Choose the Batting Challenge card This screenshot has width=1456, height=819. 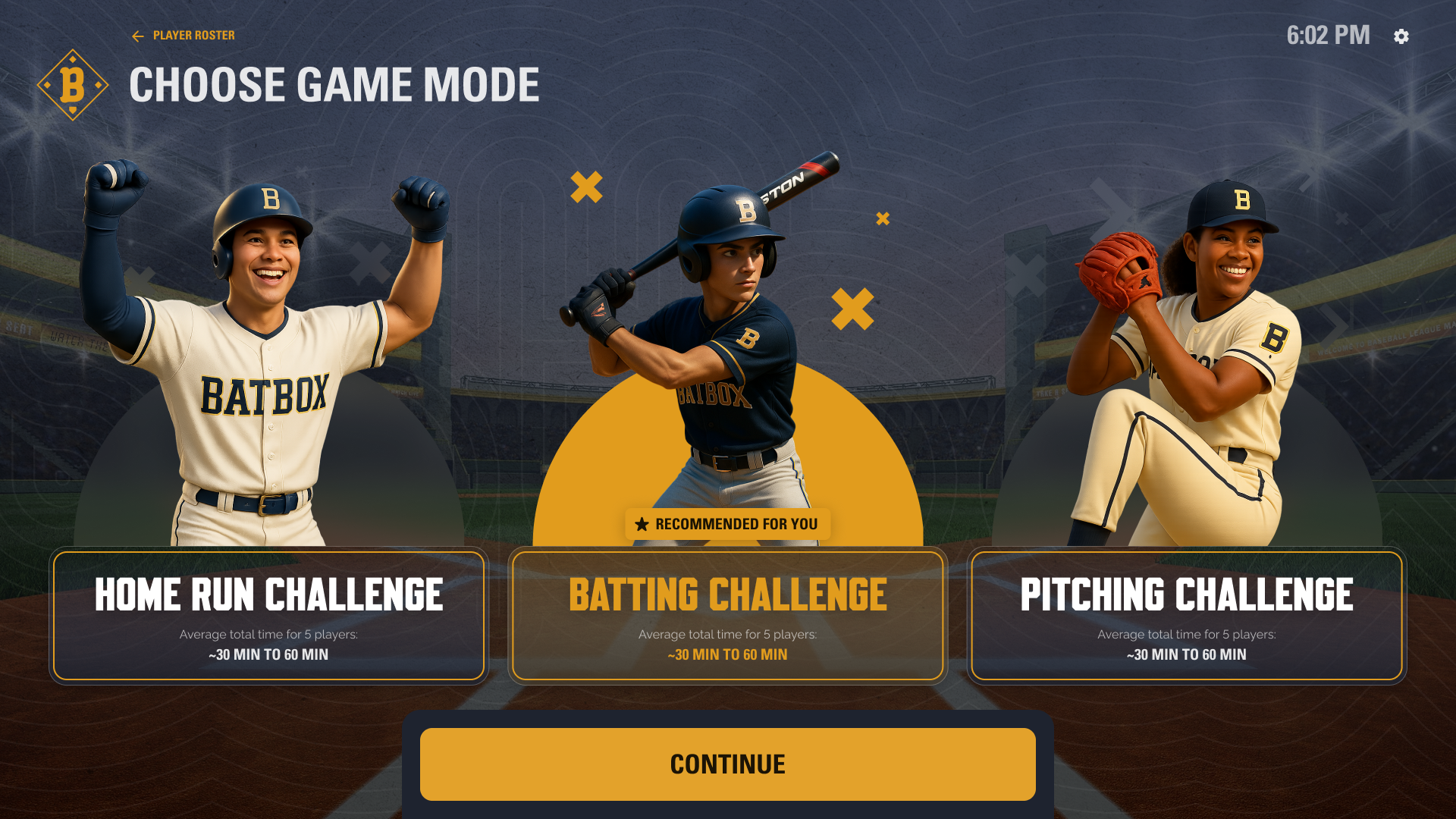click(727, 615)
